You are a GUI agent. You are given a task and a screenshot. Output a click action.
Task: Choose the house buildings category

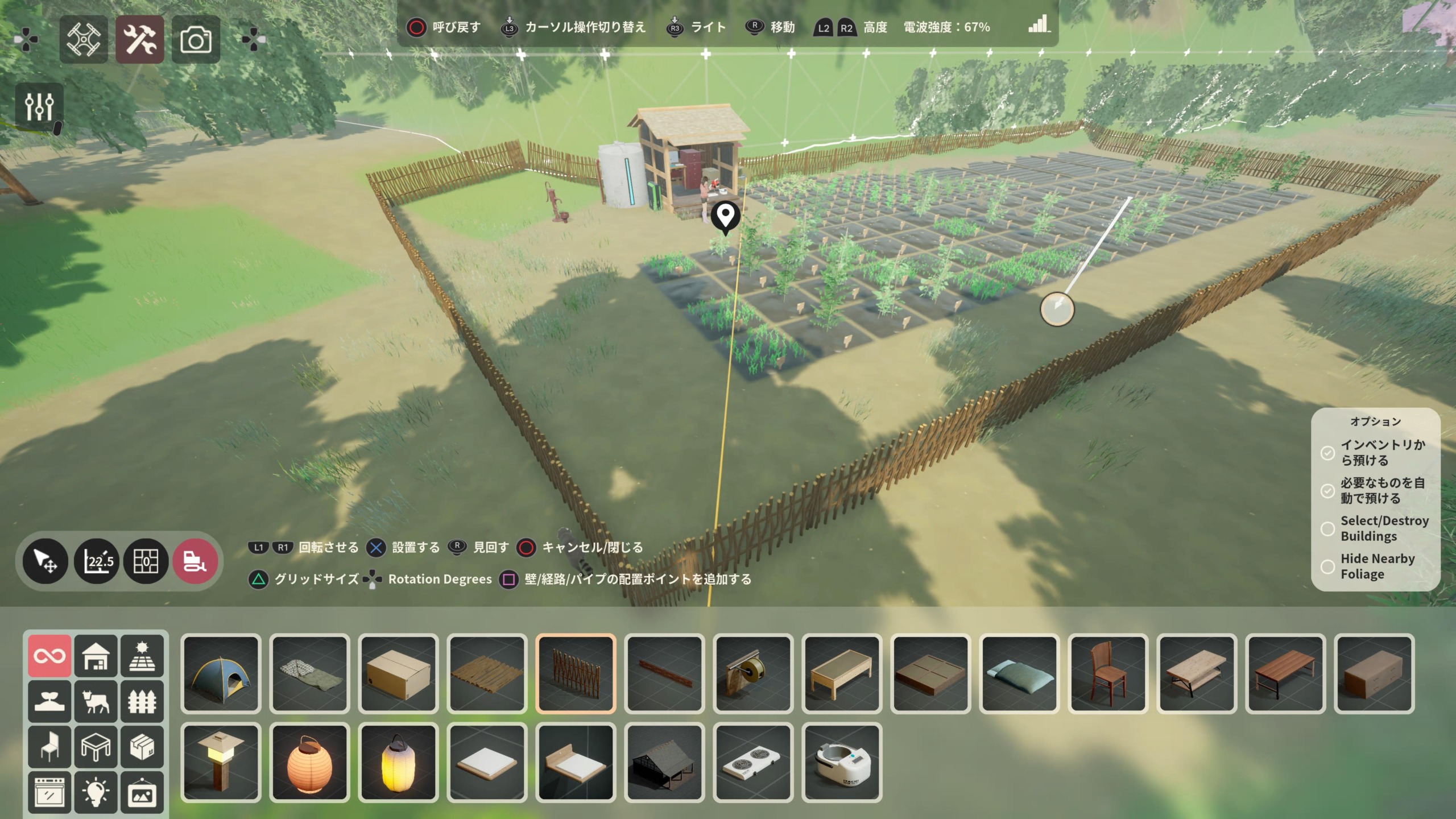(96, 656)
